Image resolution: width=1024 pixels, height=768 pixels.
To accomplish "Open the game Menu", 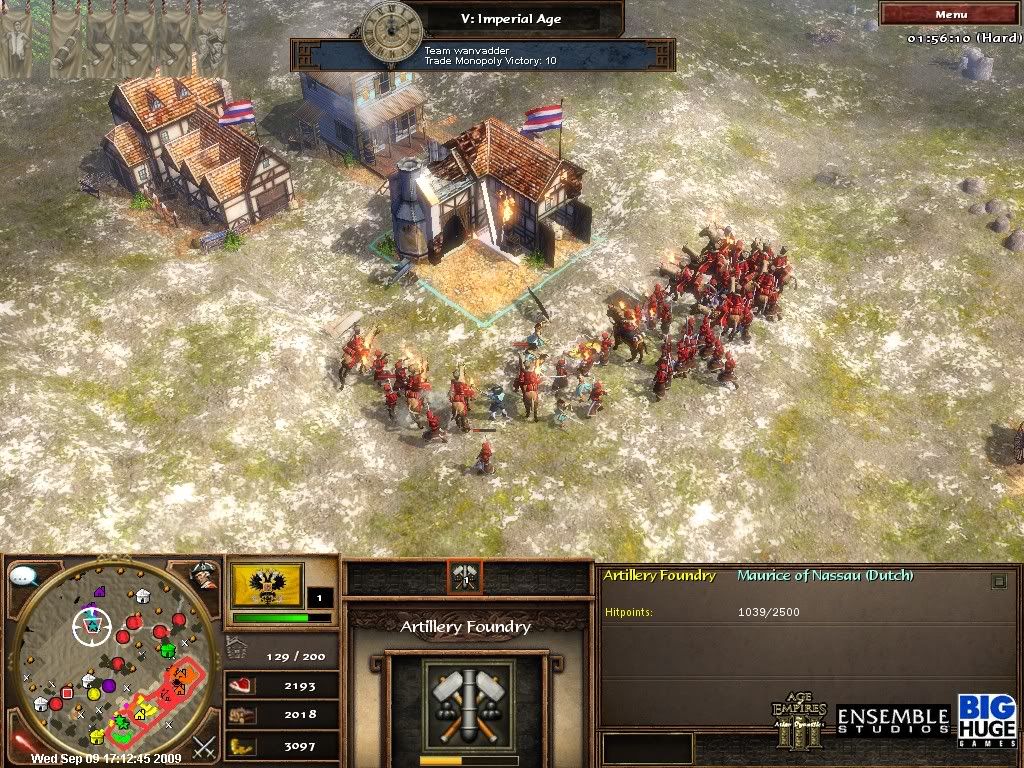I will click(x=950, y=14).
